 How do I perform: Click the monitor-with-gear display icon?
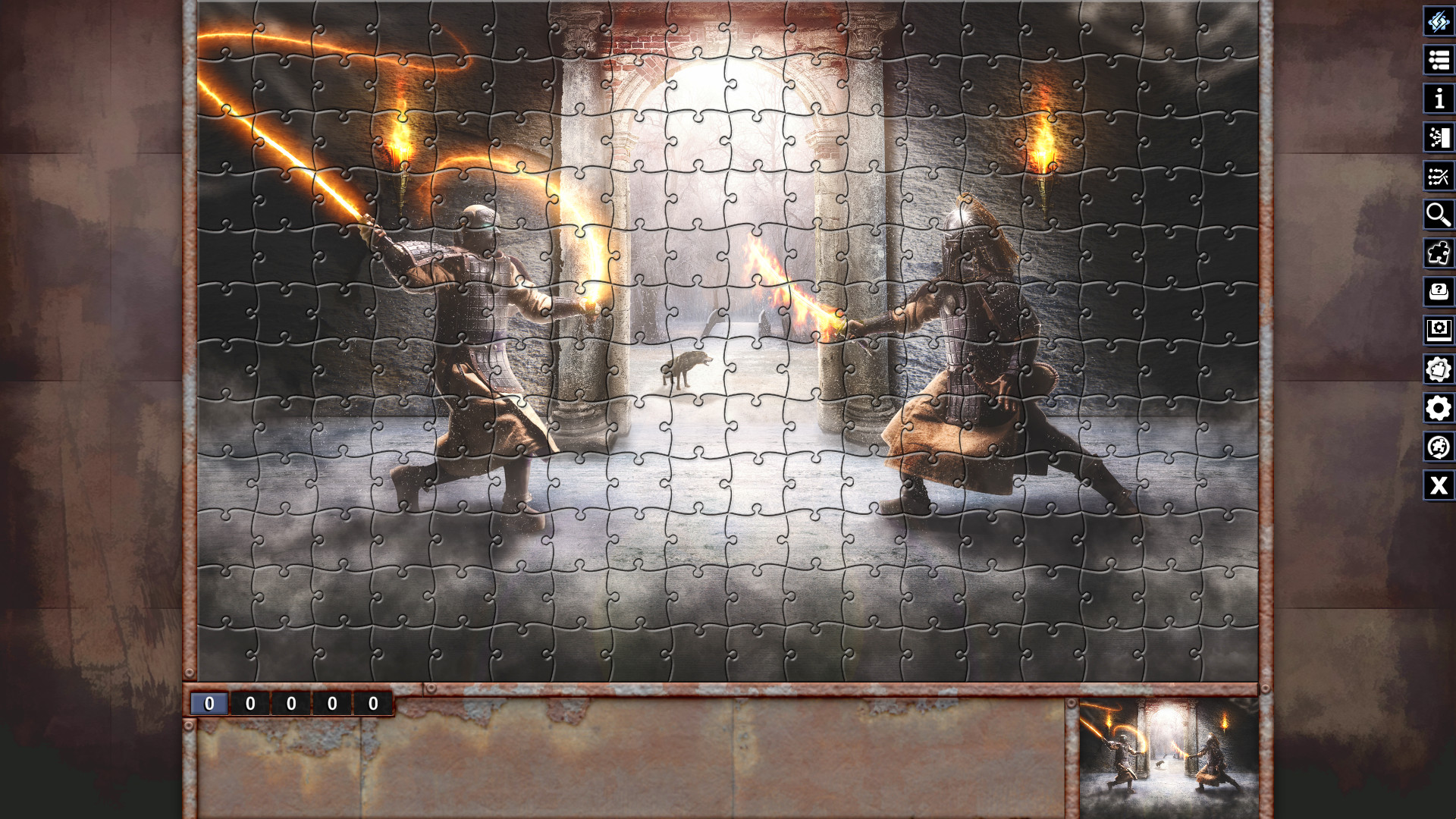[x=1439, y=329]
